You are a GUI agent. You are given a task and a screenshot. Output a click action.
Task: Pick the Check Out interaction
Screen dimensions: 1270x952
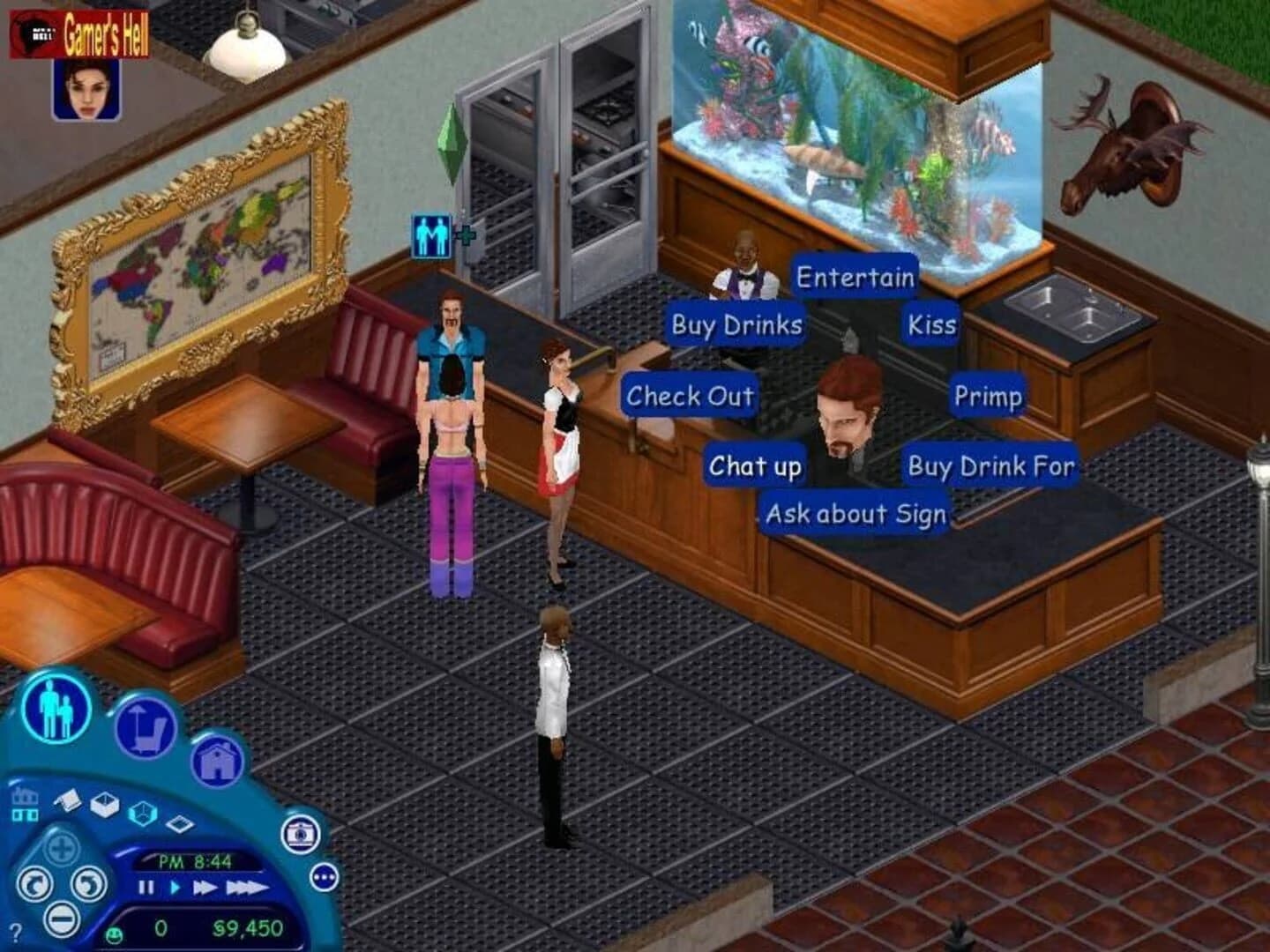(x=689, y=396)
